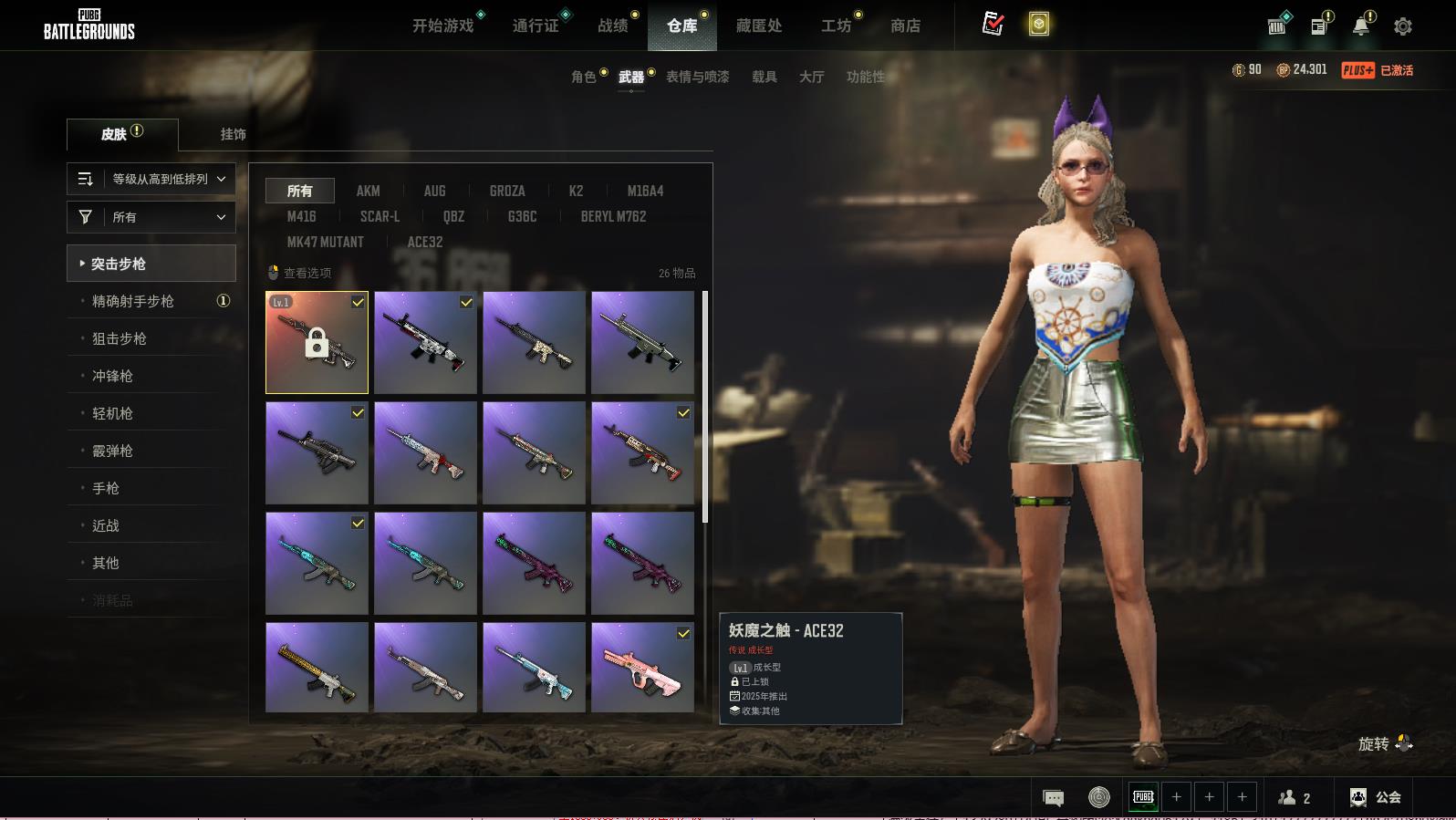Open the notifications bell
This screenshot has width=1456, height=820.
[x=1360, y=26]
